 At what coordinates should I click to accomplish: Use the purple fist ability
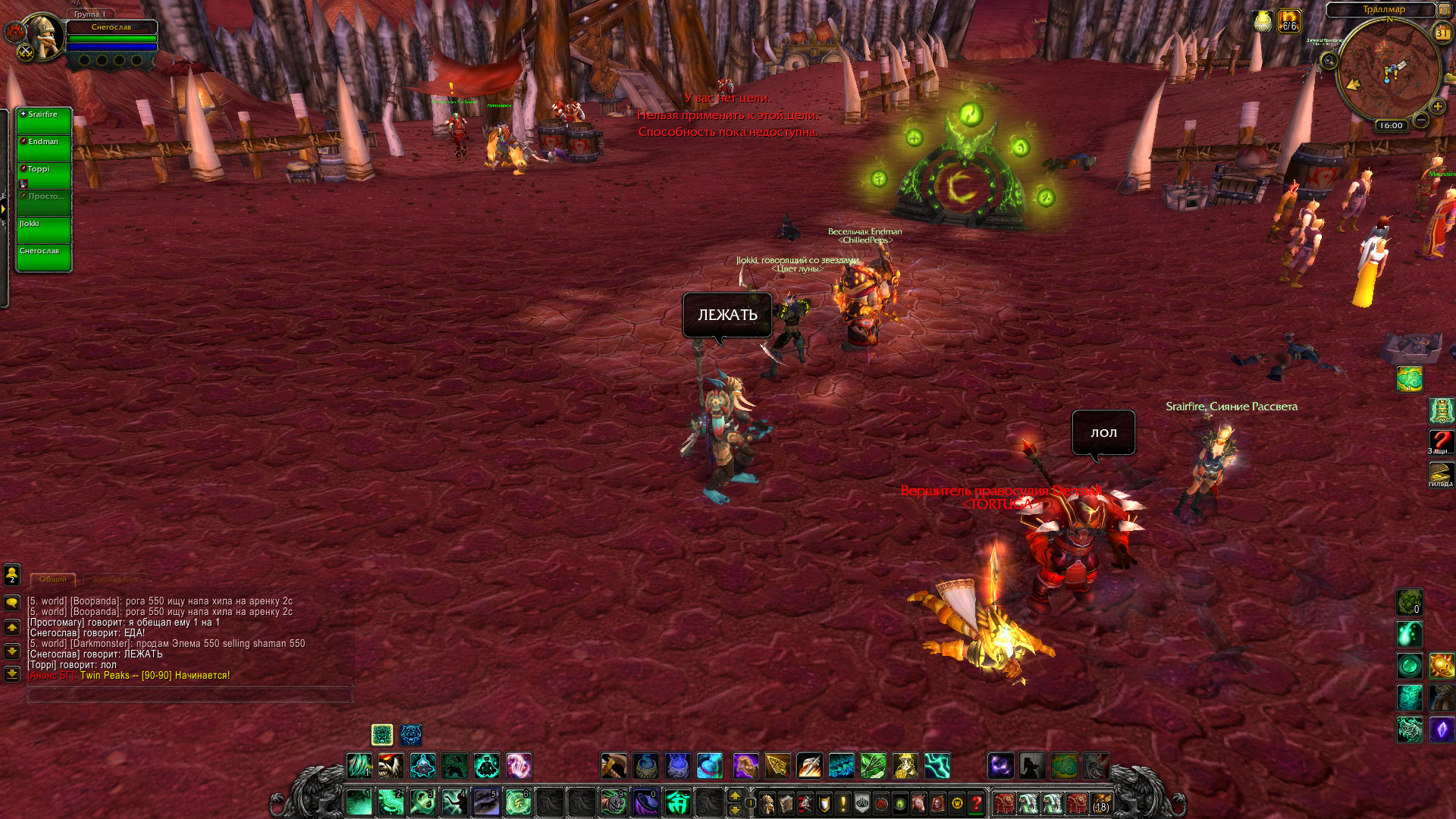[745, 766]
